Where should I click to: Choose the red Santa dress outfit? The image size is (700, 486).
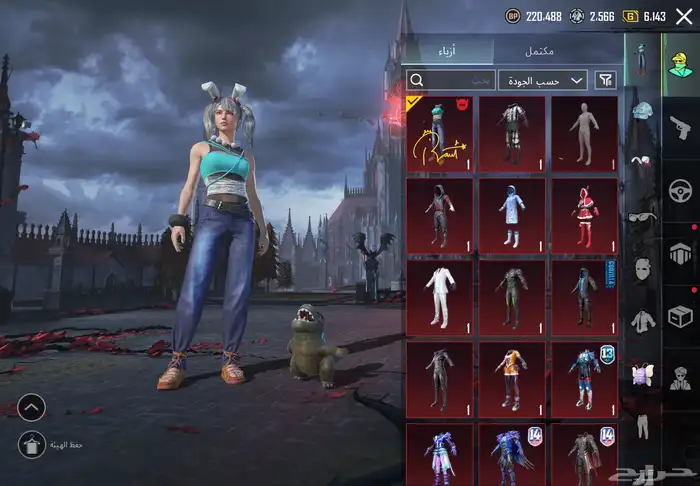pos(583,214)
